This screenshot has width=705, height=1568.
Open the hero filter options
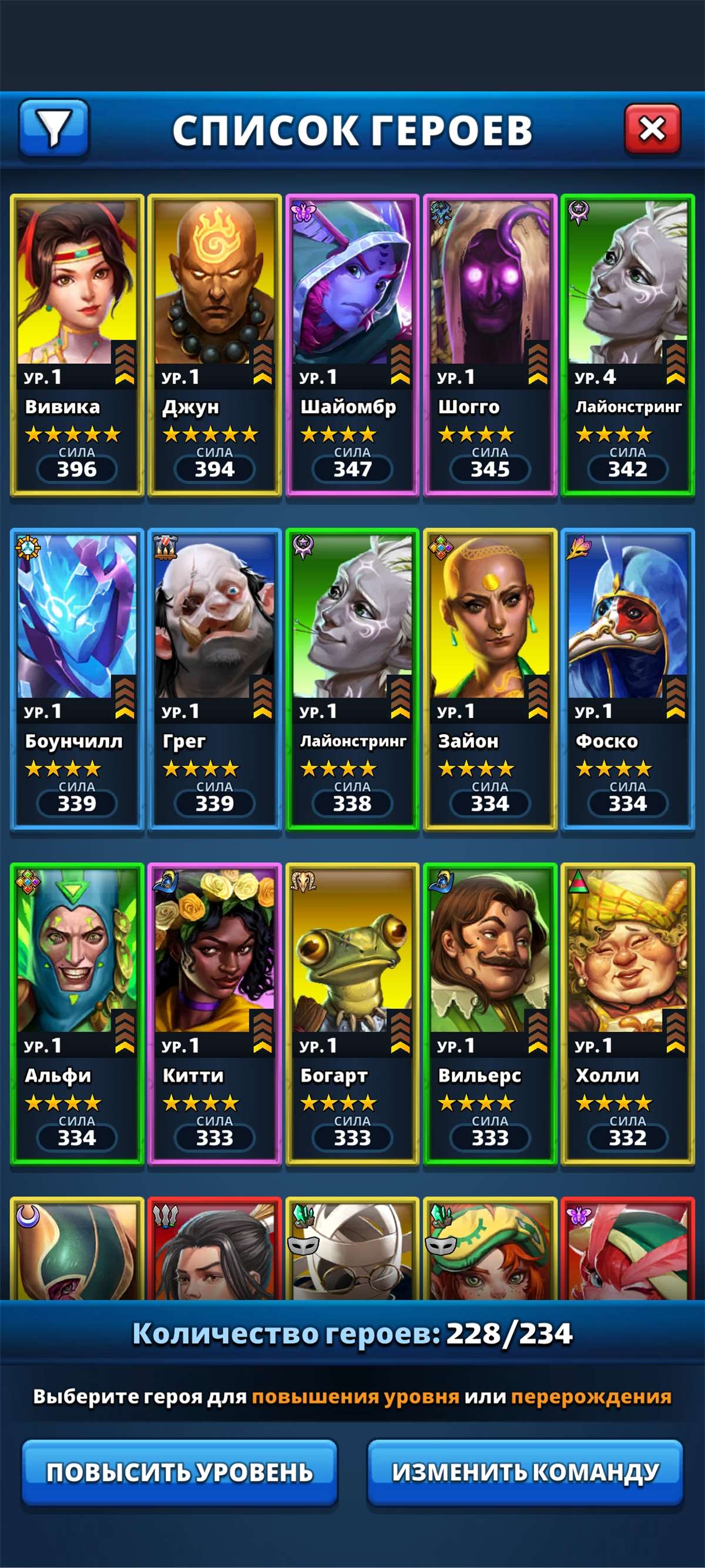pyautogui.click(x=54, y=128)
